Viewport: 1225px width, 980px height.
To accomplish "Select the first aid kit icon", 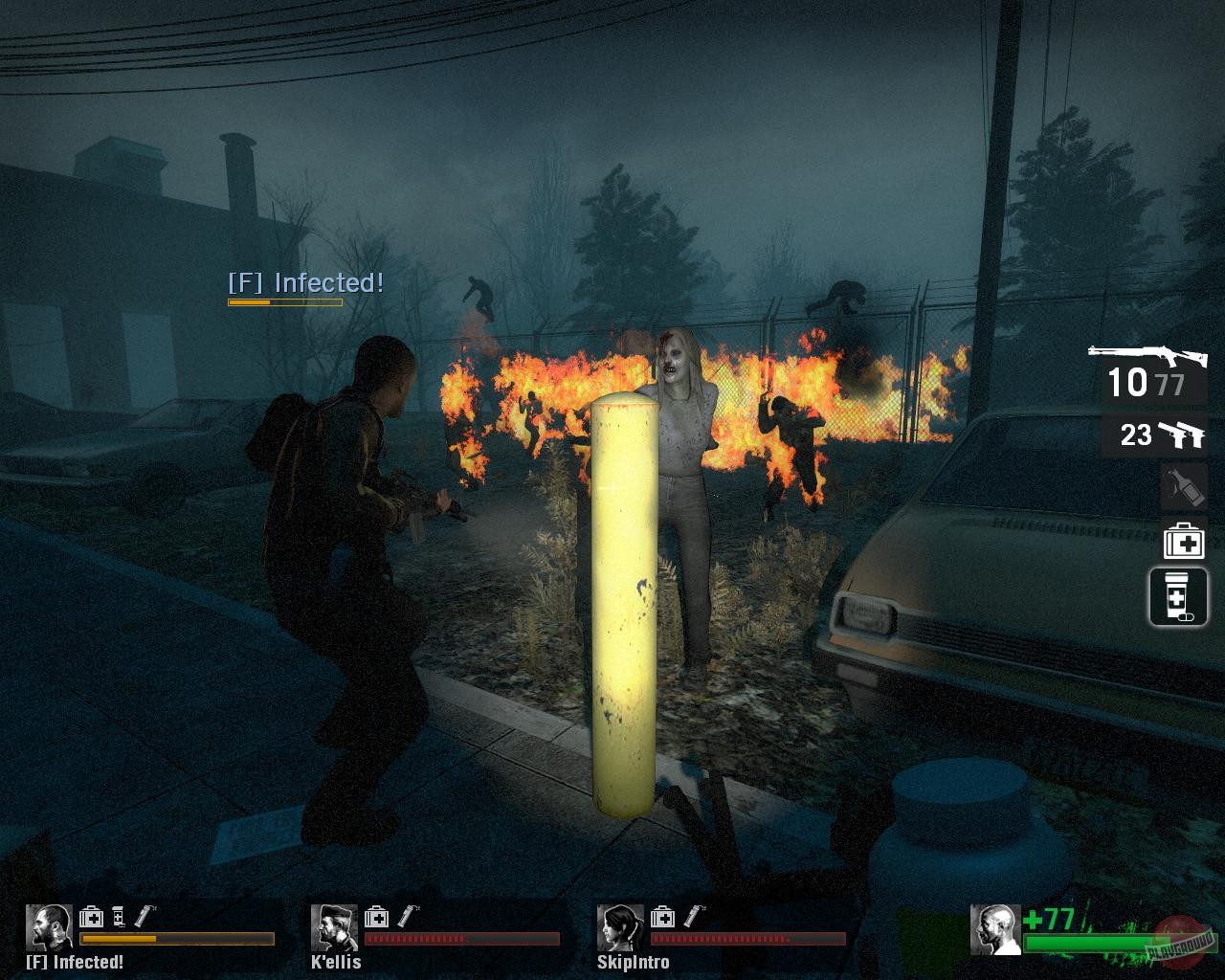I will 1185,542.
